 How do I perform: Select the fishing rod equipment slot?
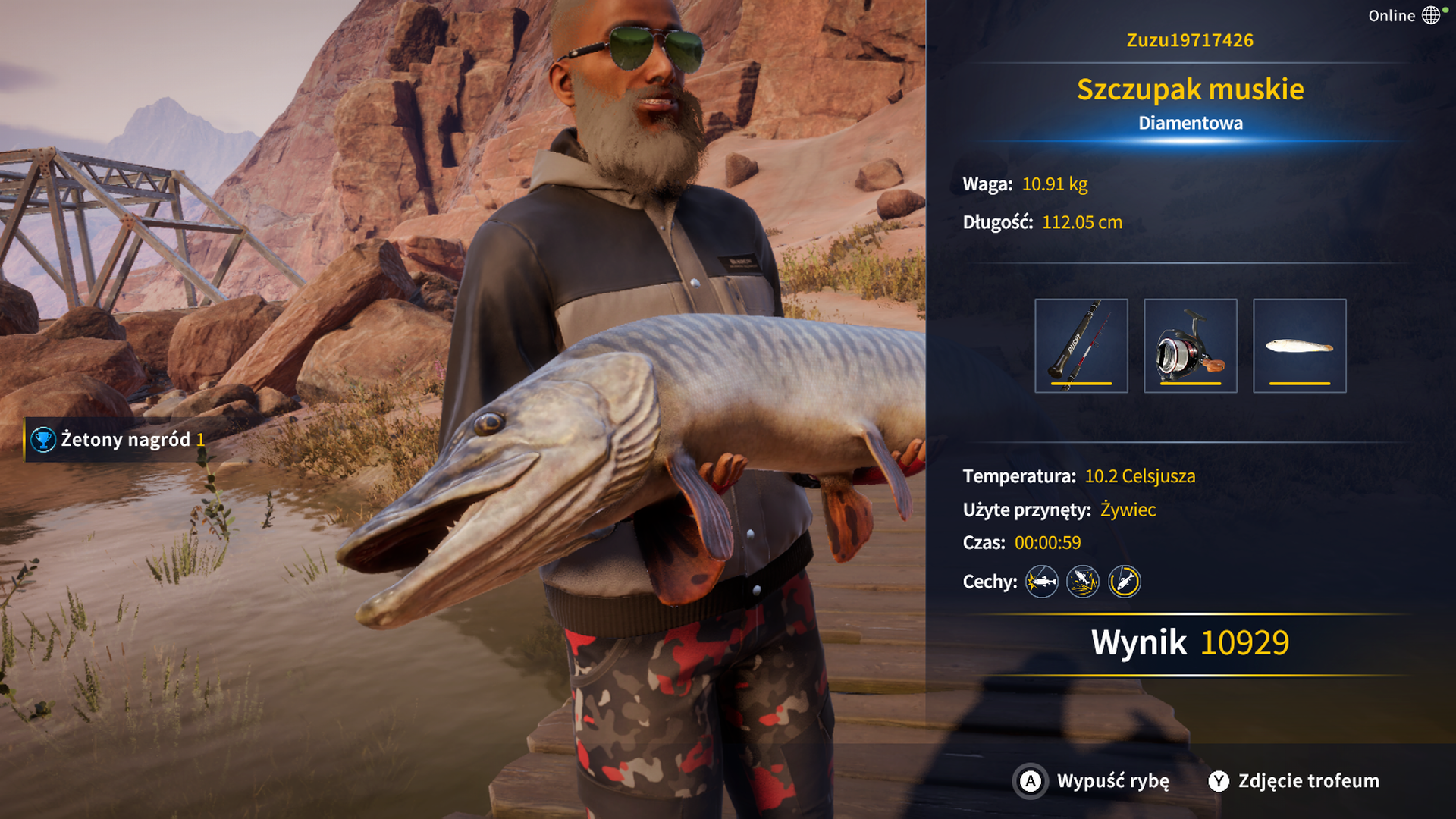(x=1081, y=346)
